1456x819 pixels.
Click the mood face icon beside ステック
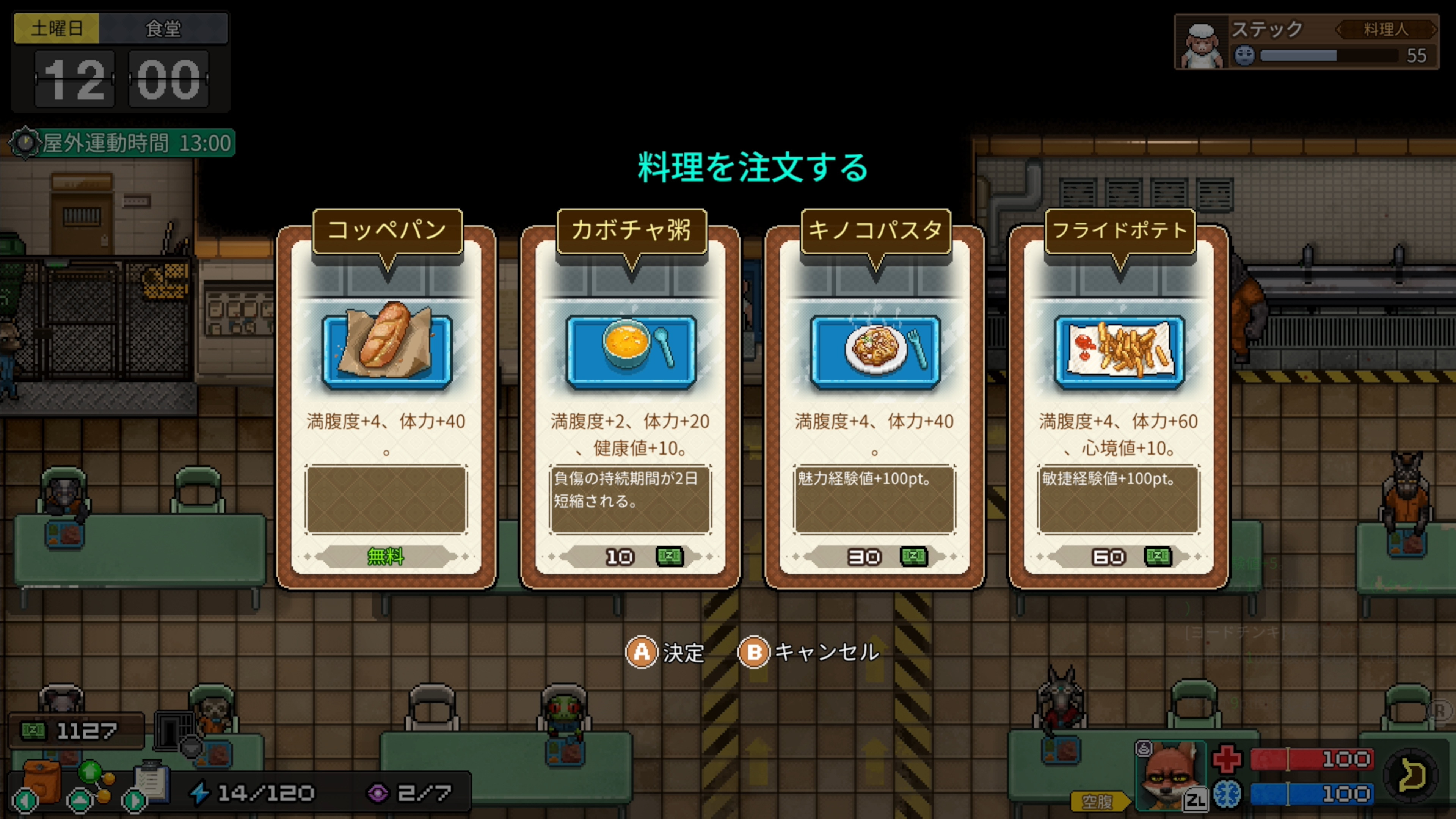(1244, 56)
